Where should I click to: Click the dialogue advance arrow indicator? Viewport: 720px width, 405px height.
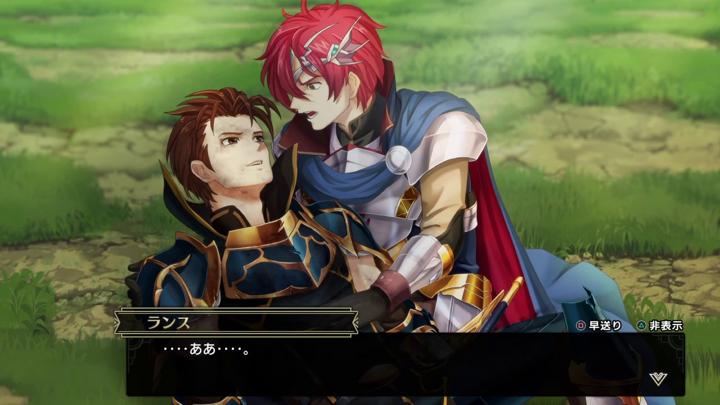click(657, 378)
